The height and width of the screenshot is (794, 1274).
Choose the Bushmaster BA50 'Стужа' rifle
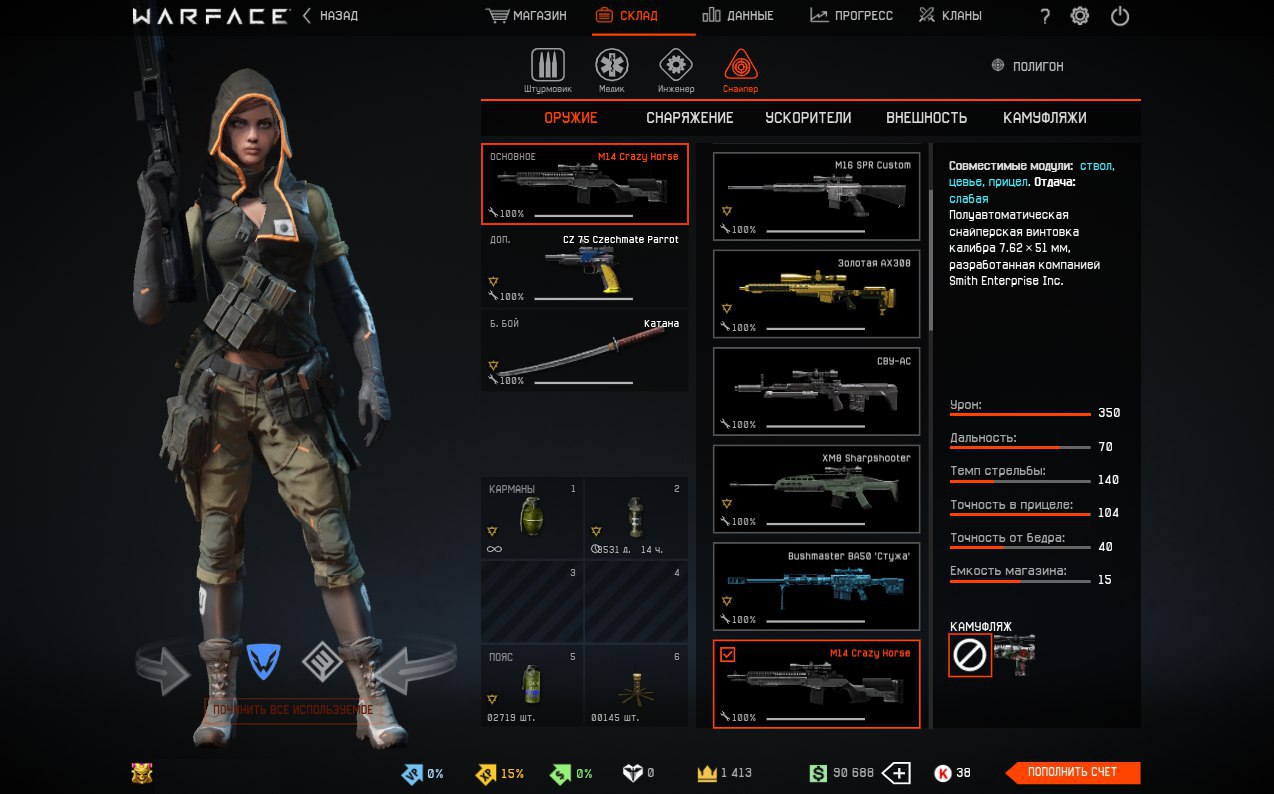coord(816,586)
